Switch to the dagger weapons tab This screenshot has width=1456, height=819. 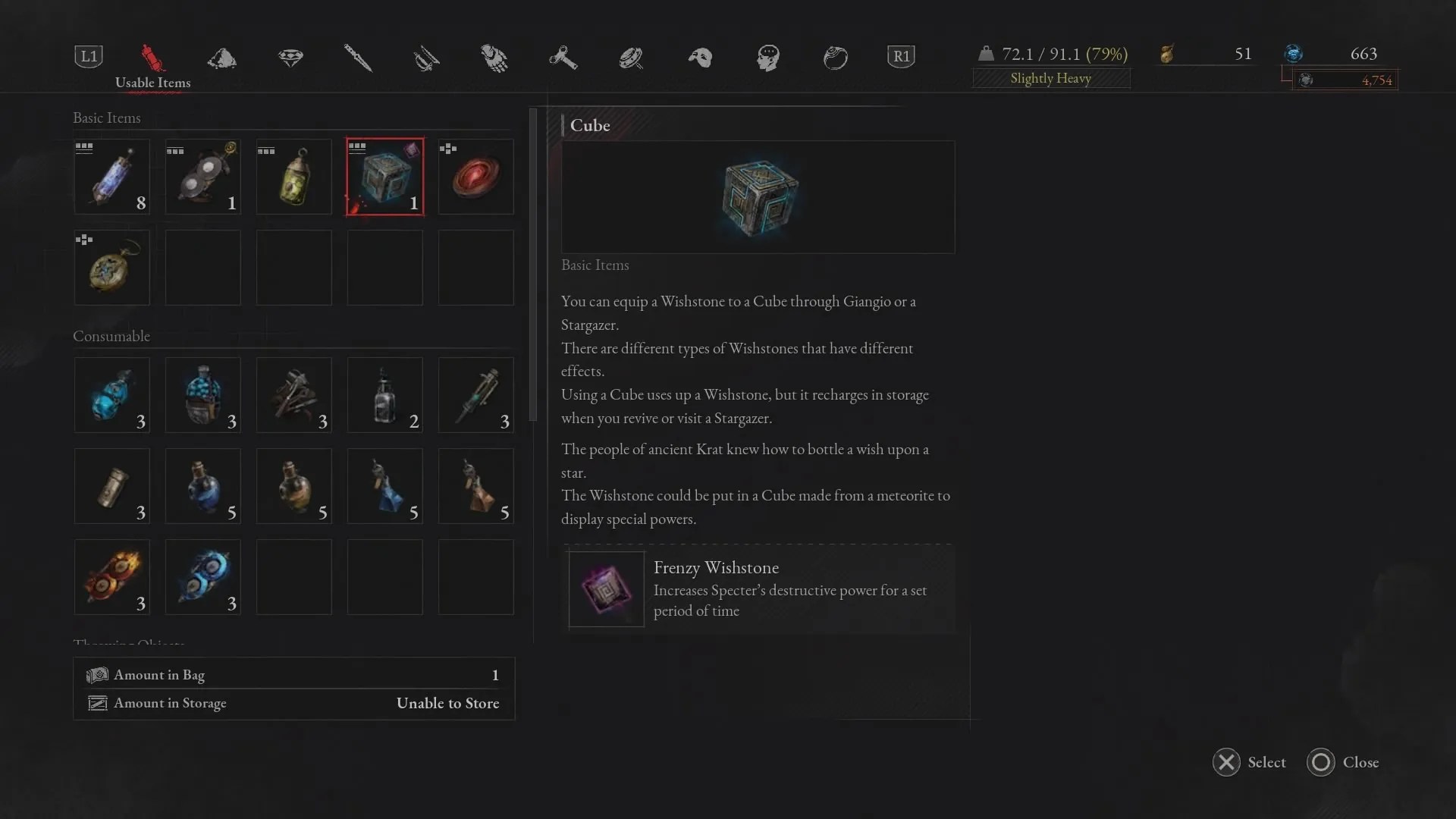[358, 58]
